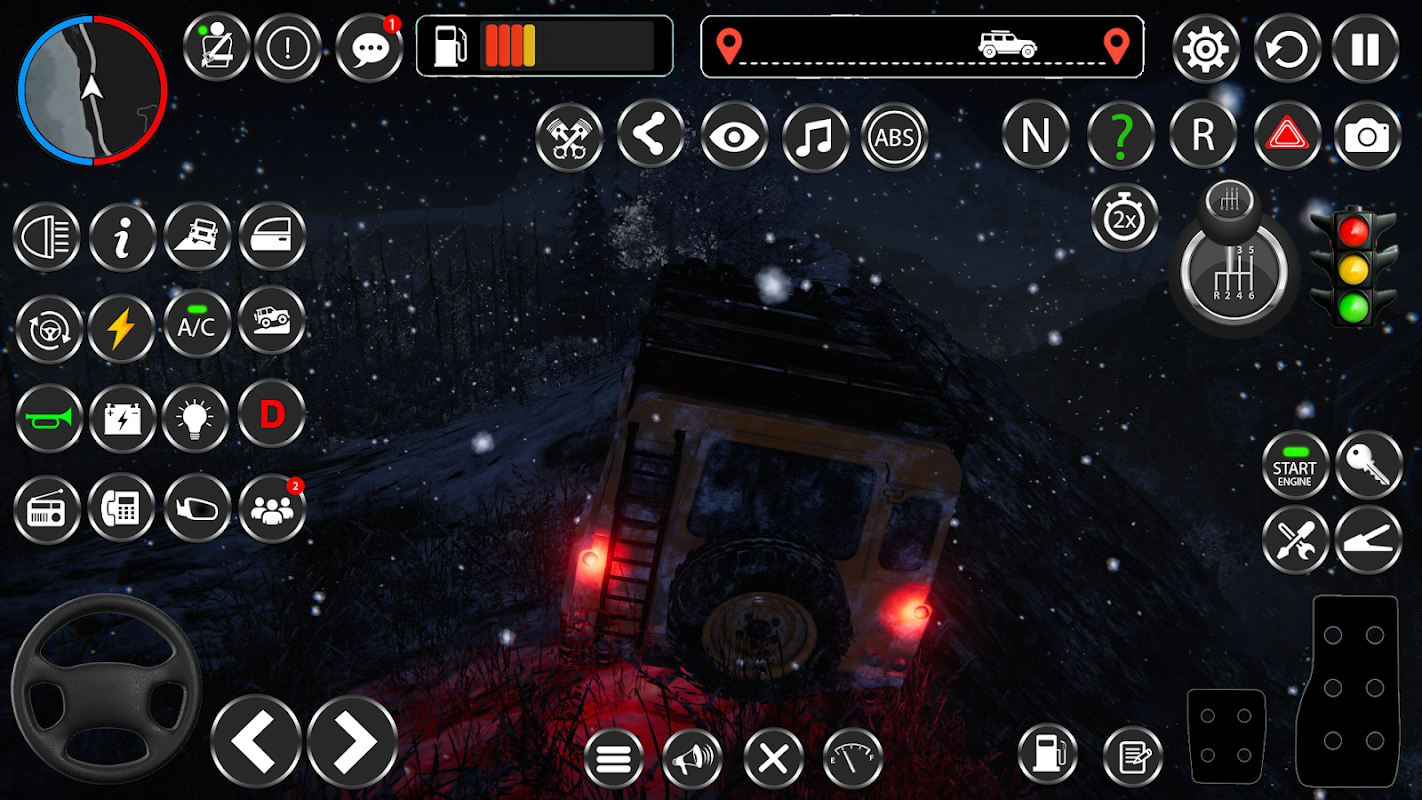Click the circular minimap
The height and width of the screenshot is (800, 1422).
pos(92,89)
